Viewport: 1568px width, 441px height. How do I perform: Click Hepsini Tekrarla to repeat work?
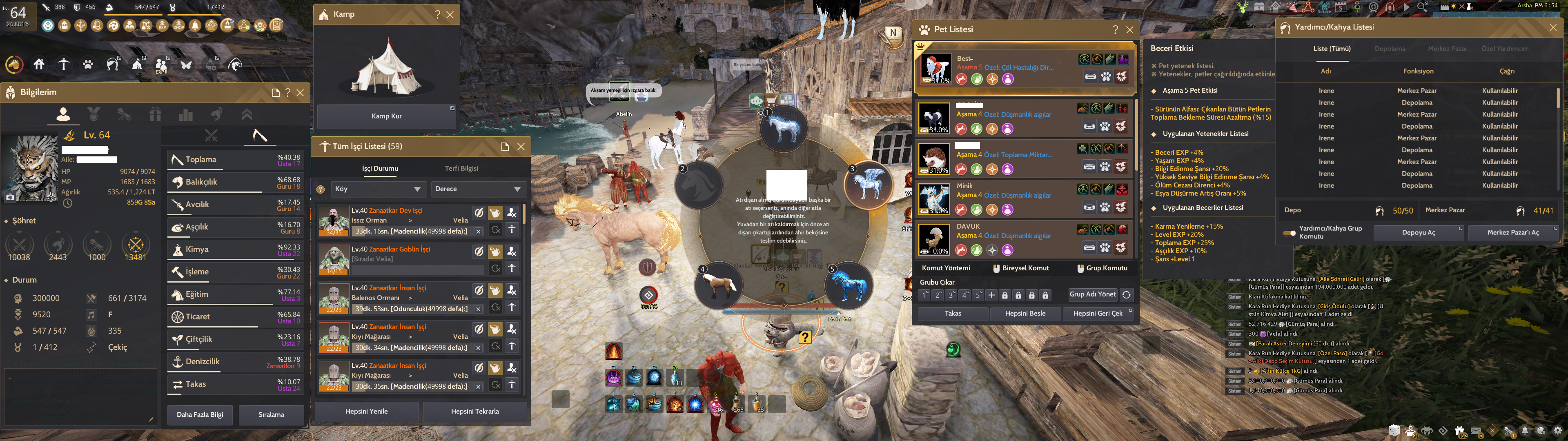coord(475,411)
